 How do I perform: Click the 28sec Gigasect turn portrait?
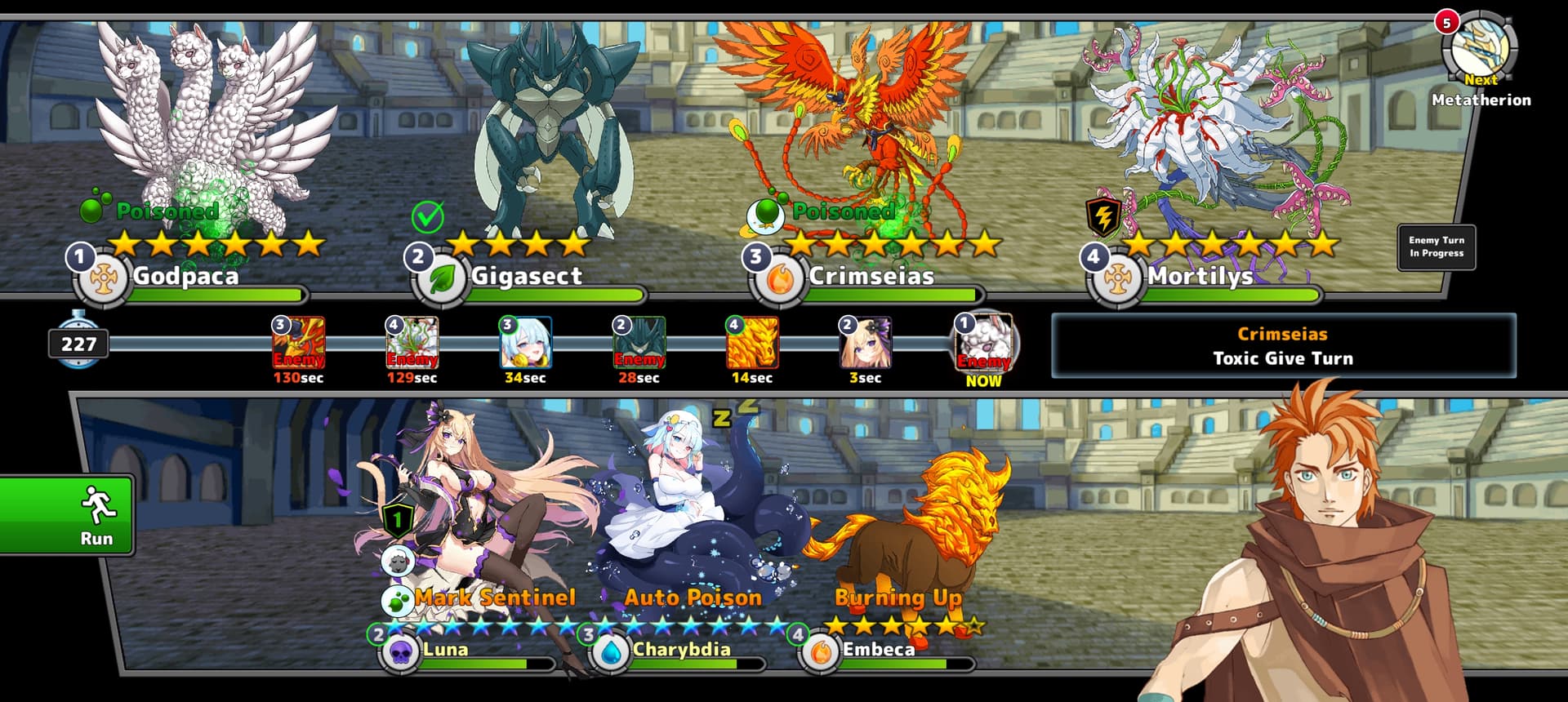click(639, 343)
